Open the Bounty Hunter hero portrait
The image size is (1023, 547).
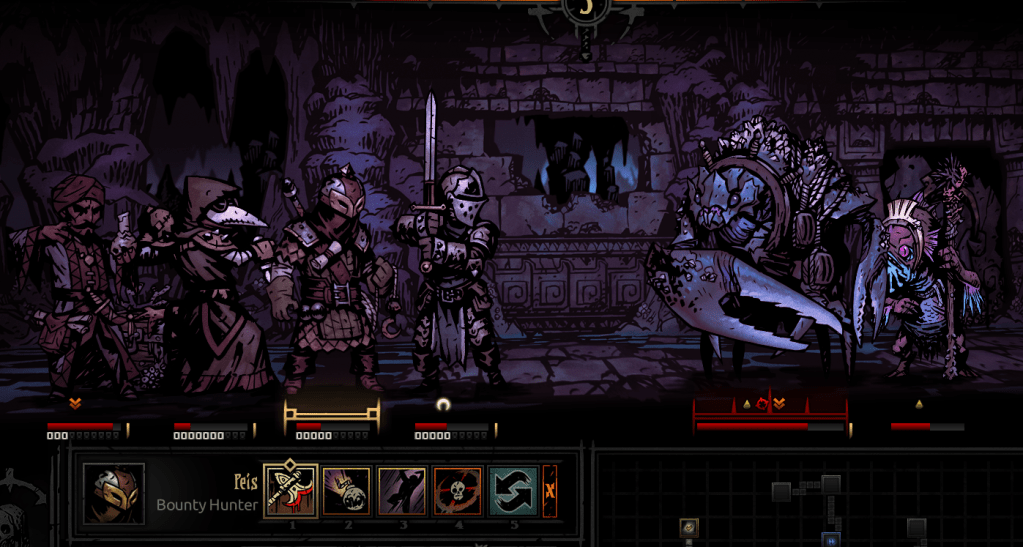tap(114, 493)
